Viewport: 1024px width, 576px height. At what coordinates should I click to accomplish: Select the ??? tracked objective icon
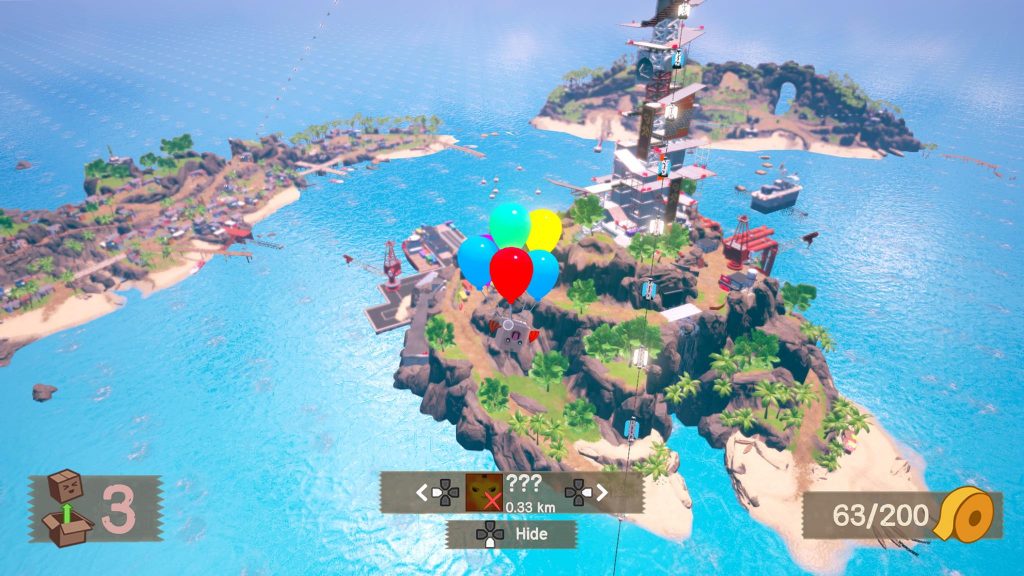(484, 492)
